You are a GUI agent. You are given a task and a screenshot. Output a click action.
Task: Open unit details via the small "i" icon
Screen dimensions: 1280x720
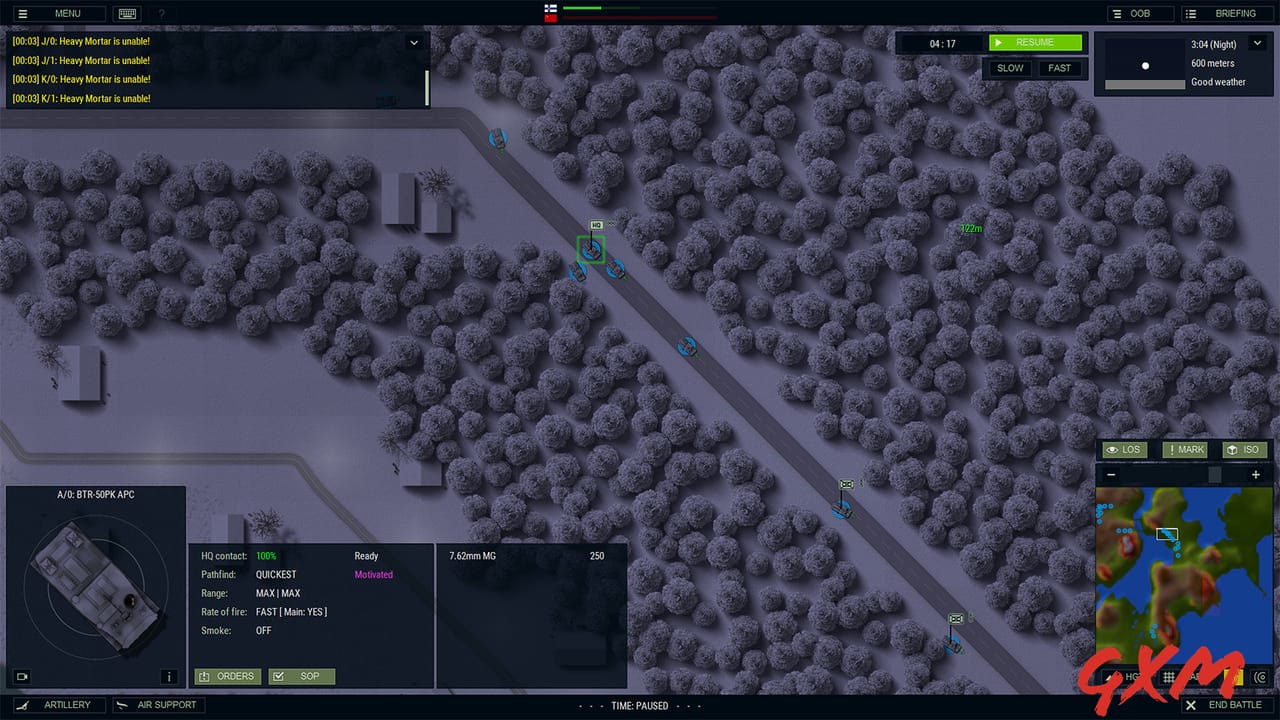click(x=170, y=677)
